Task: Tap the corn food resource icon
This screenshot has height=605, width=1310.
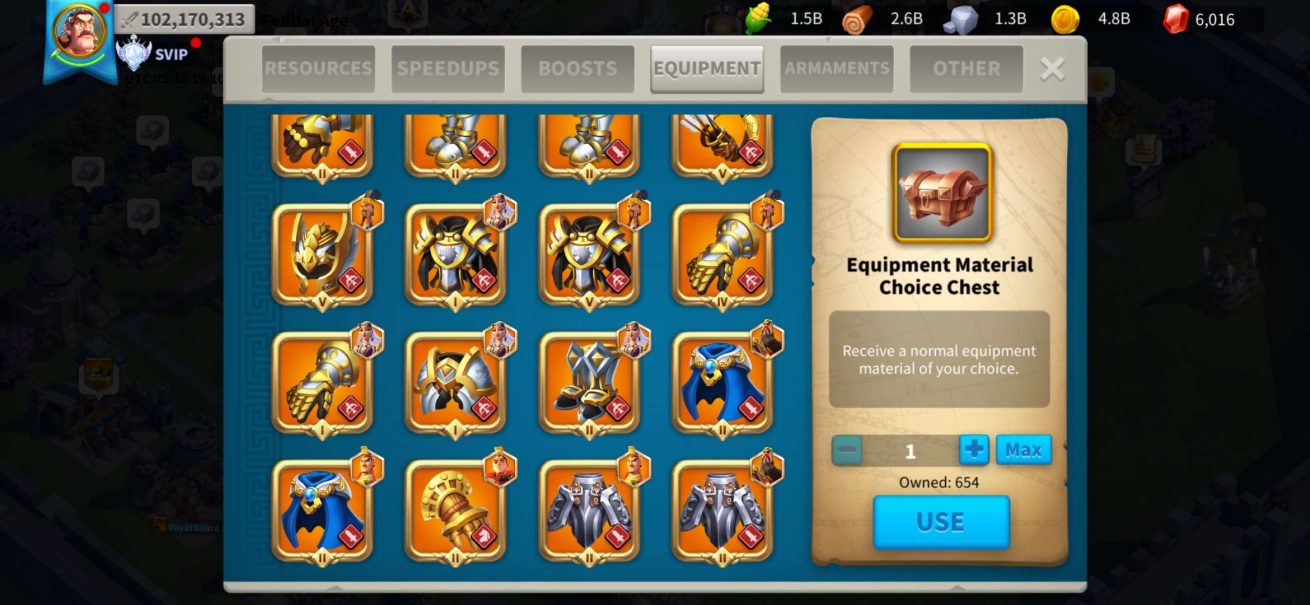Action: click(x=760, y=19)
